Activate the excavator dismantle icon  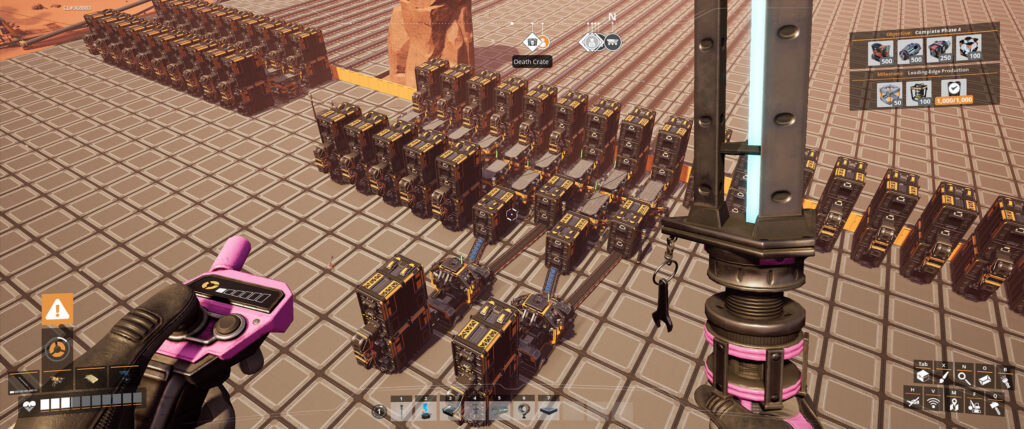click(974, 403)
